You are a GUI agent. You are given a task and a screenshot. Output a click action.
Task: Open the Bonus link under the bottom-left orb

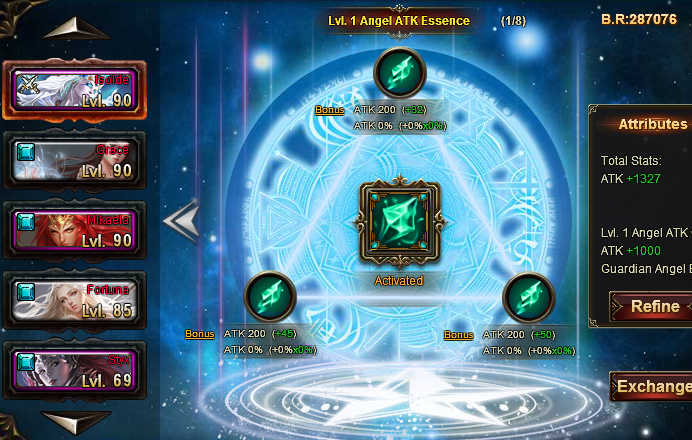(200, 334)
